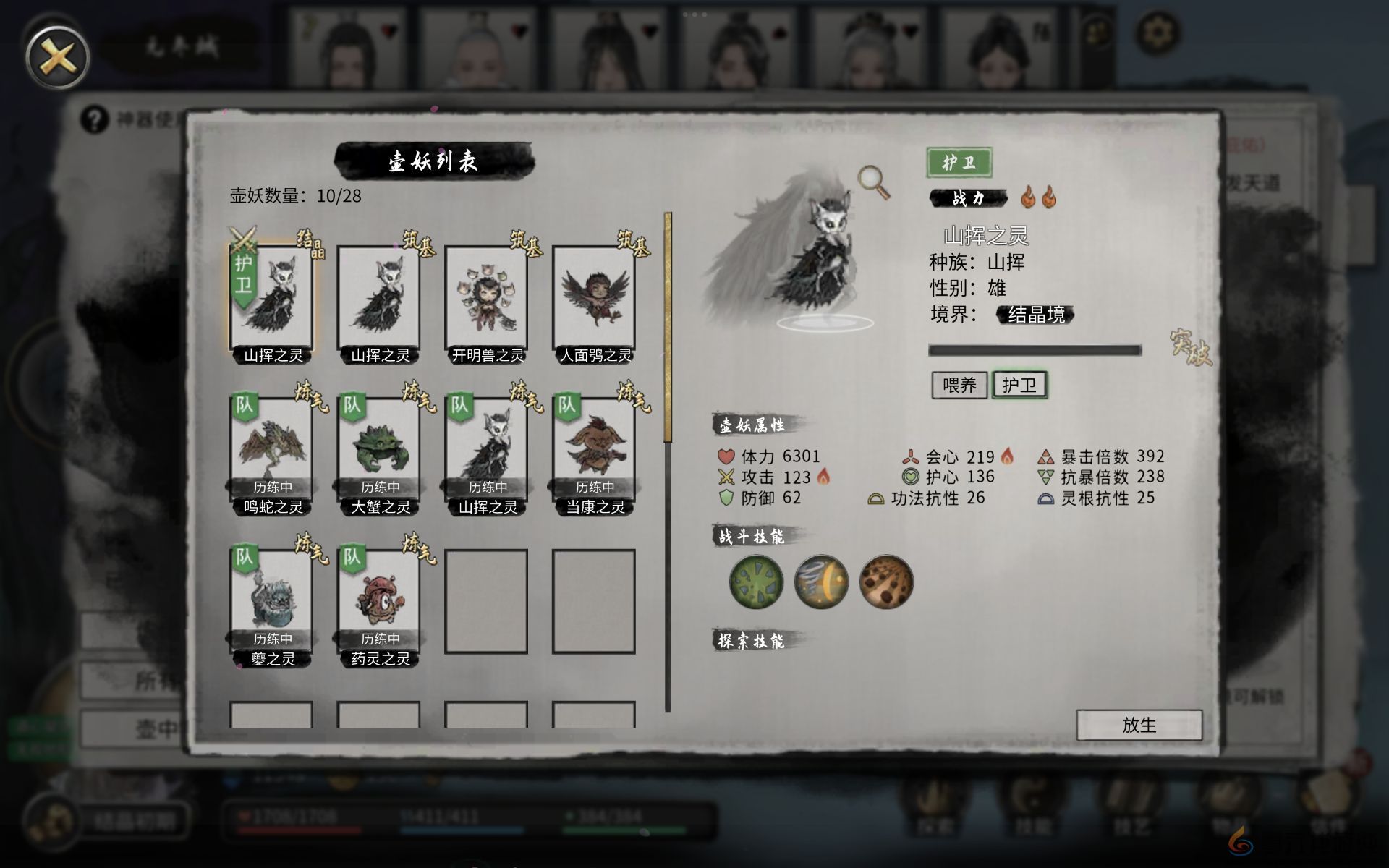This screenshot has height=868, width=1389.
Task: Select the third brown battle skill icon
Action: (x=885, y=582)
